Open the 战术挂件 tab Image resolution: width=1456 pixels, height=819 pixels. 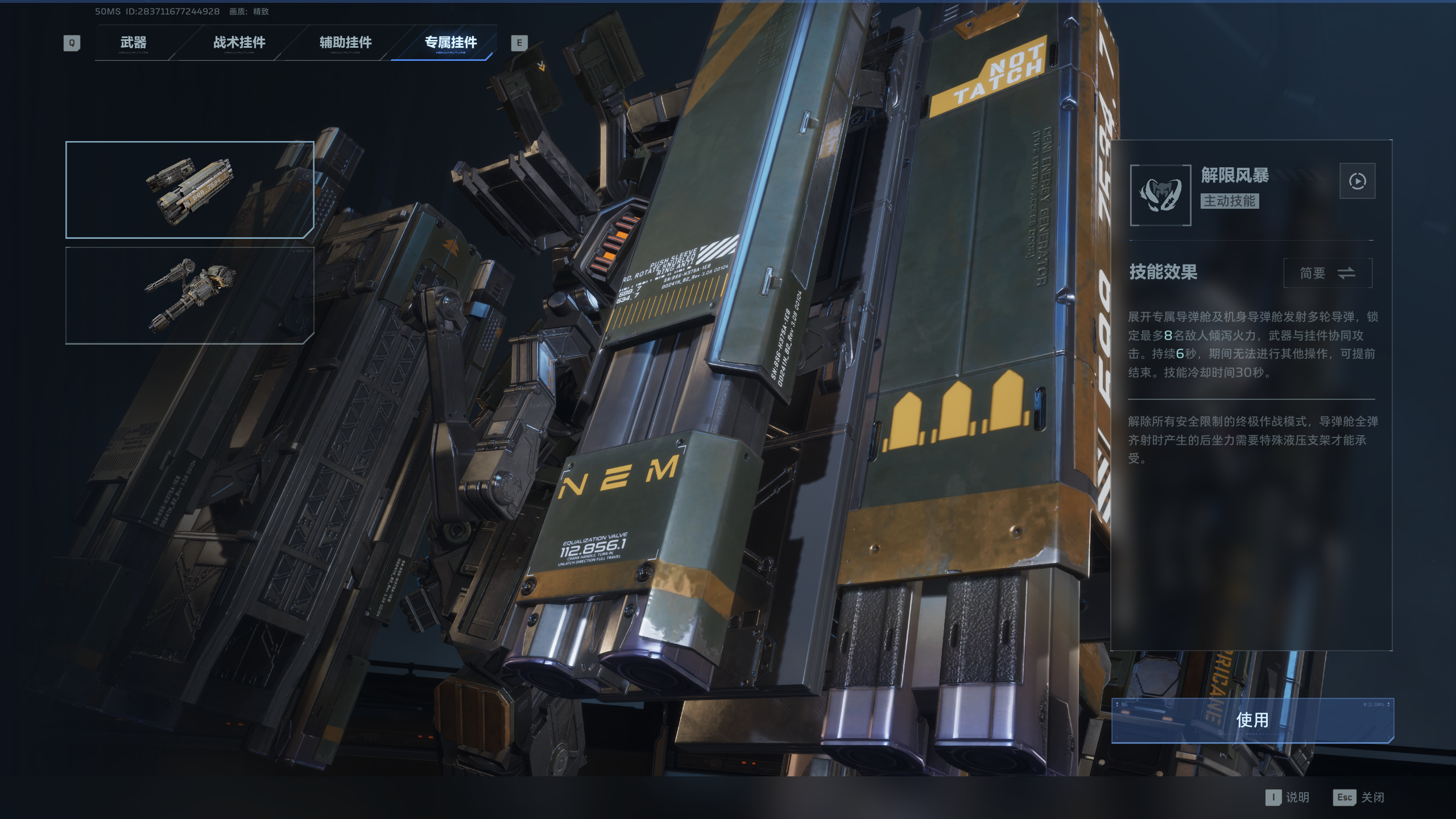click(x=239, y=43)
